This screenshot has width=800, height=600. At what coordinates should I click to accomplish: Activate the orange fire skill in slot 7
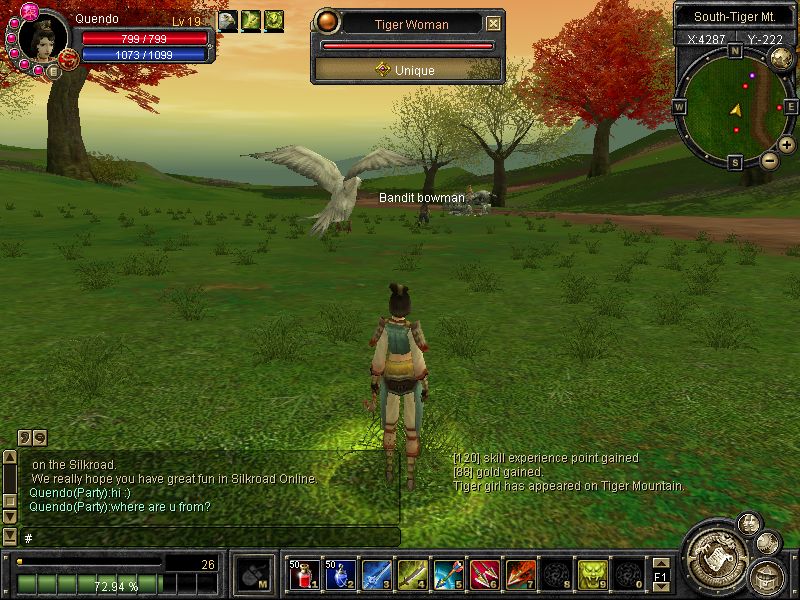(520, 574)
